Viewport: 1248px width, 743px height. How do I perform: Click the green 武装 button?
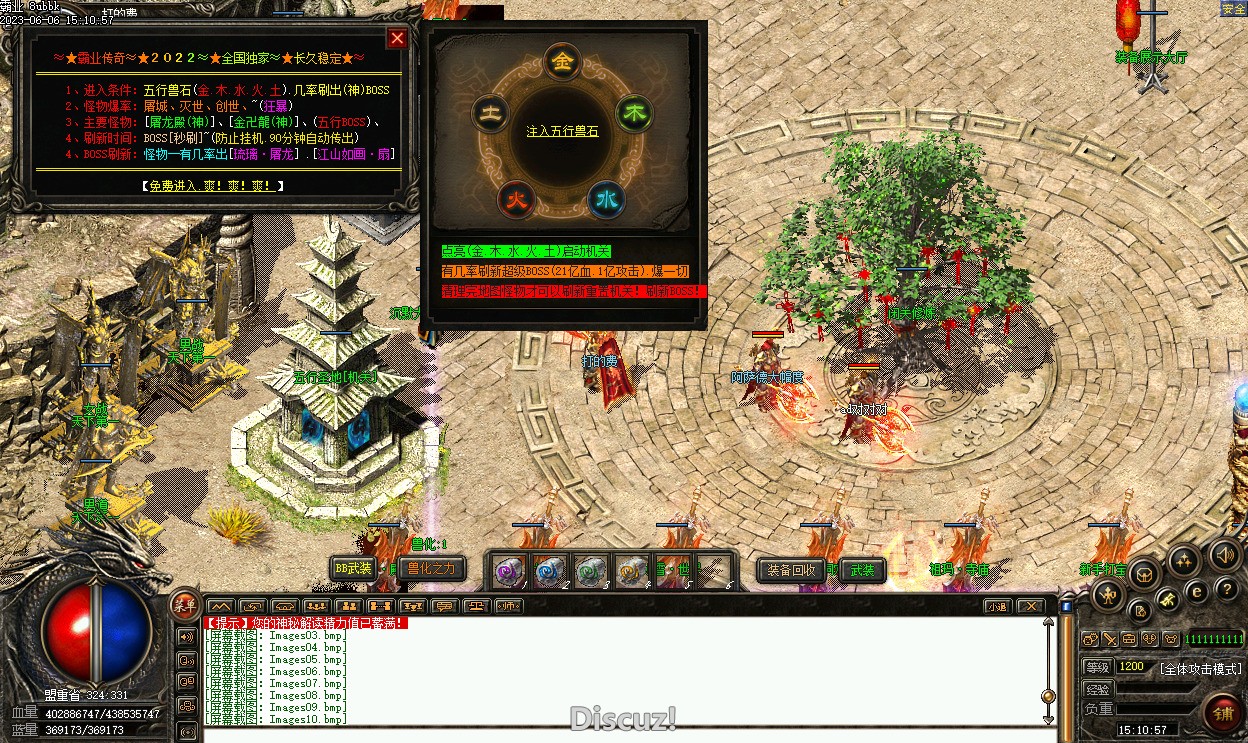[x=862, y=570]
